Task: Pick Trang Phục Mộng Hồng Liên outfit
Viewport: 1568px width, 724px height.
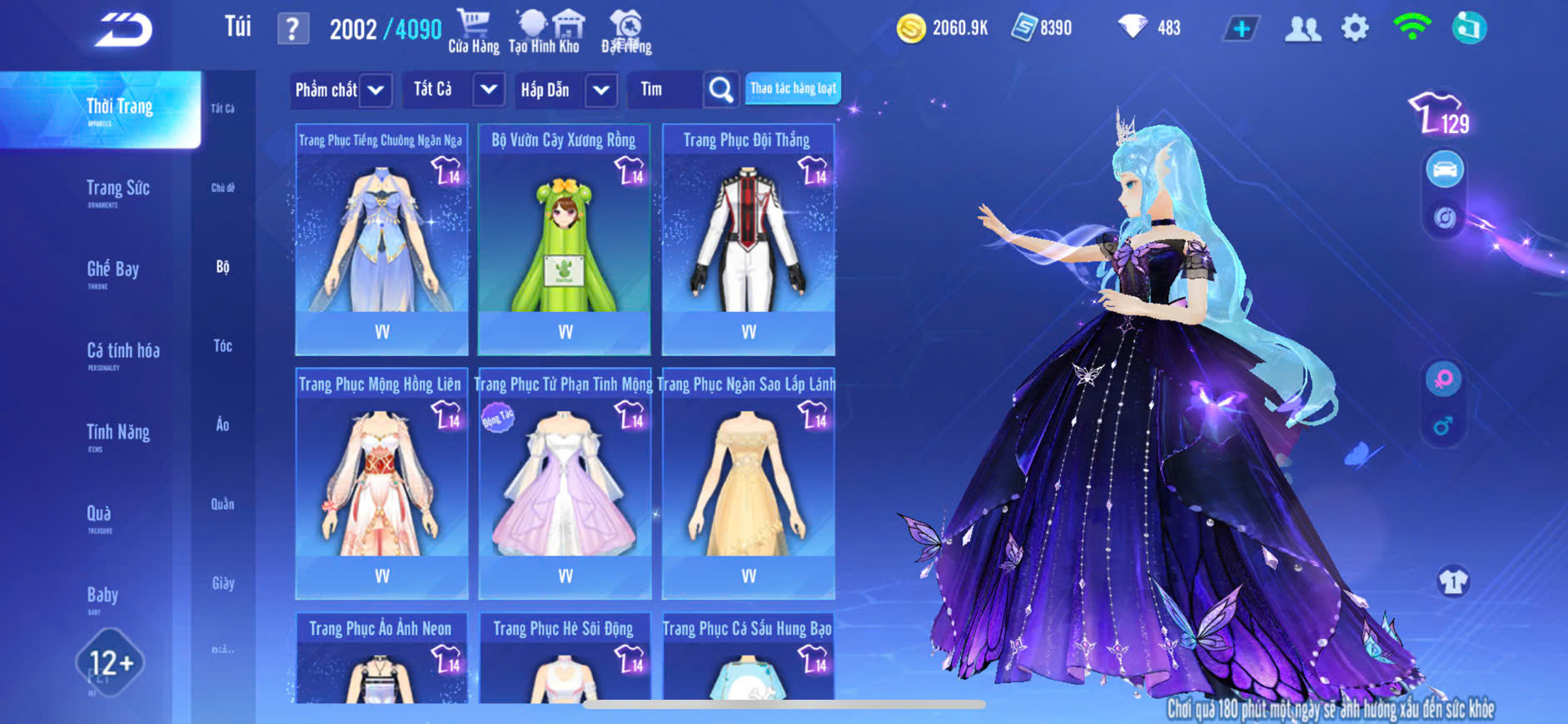Action: pos(381,483)
